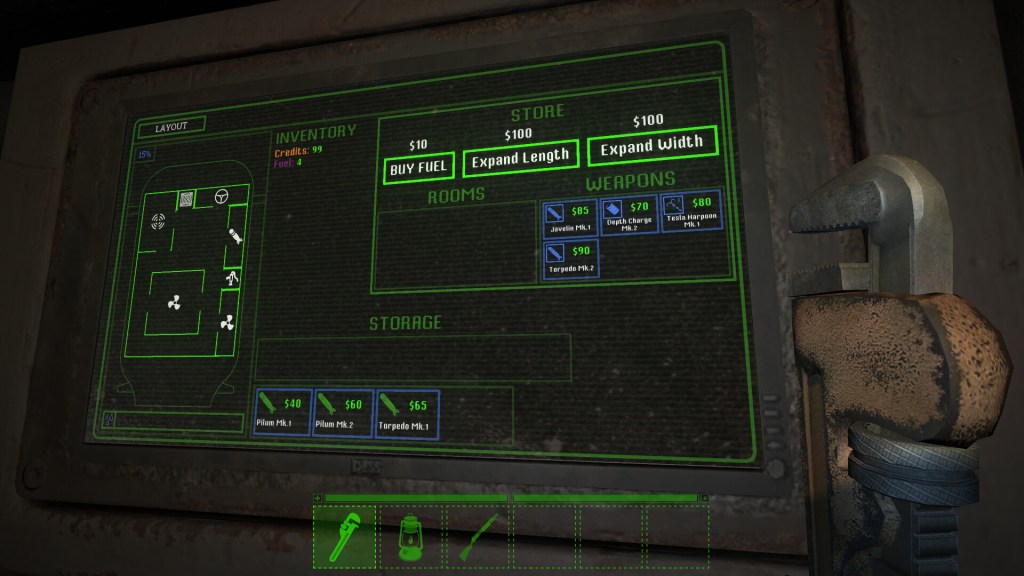The image size is (1024, 576).
Task: Switch to the shotgun hotbar slot
Action: (477, 535)
